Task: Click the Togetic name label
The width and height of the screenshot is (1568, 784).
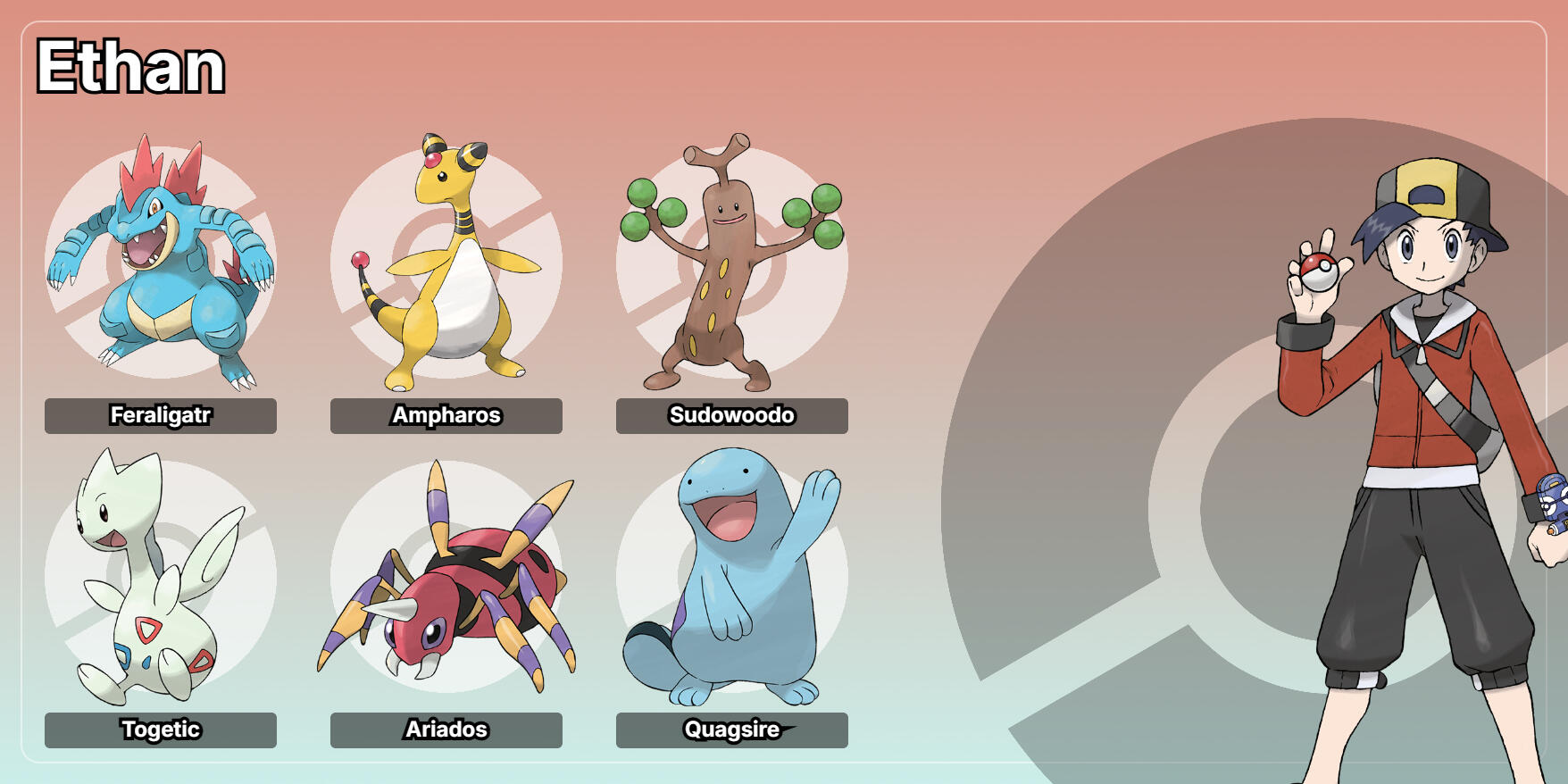Action: (161, 730)
